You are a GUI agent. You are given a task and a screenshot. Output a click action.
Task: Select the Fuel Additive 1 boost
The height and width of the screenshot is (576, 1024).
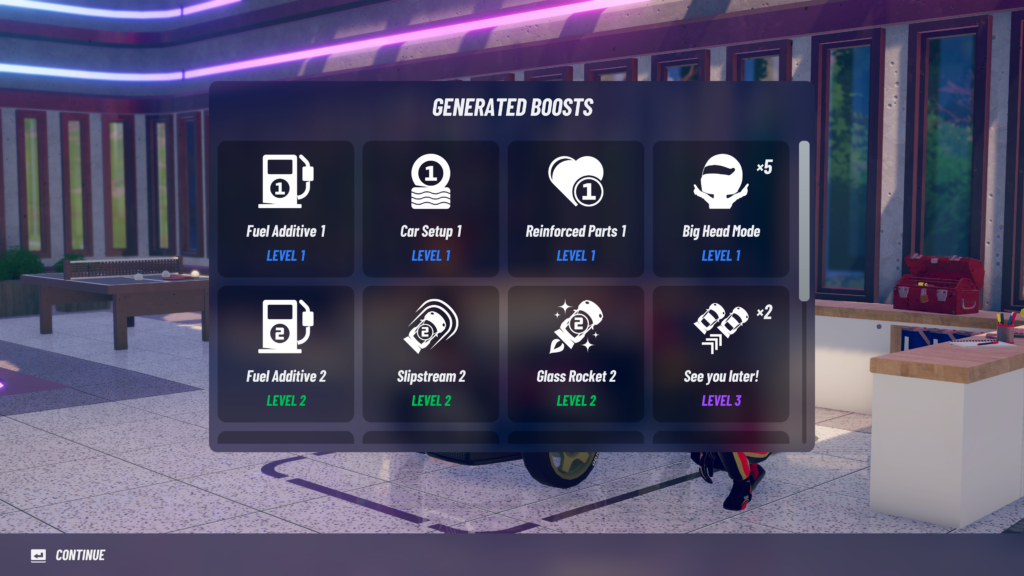click(286, 209)
